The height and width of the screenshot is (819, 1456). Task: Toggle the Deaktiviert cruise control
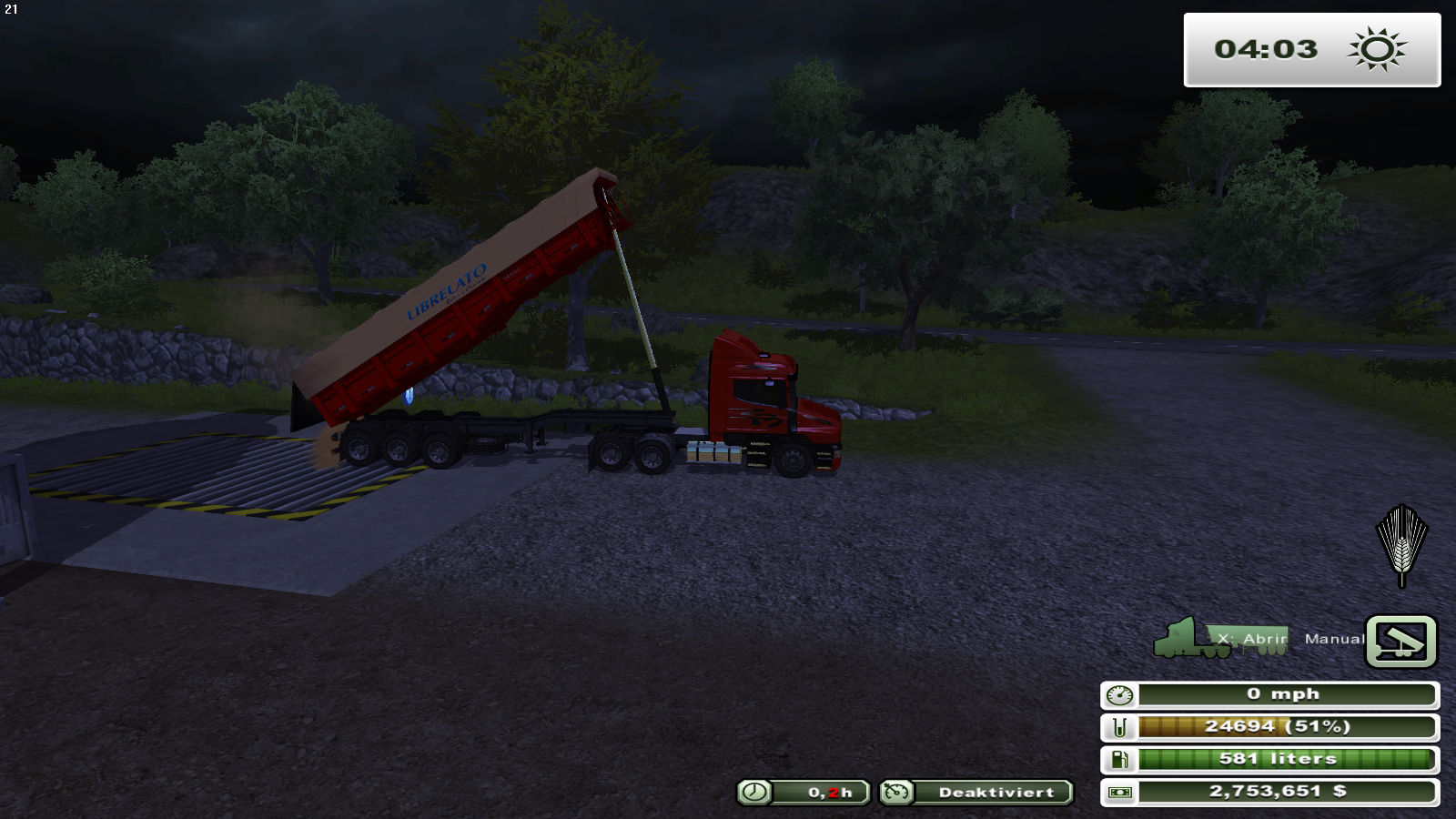pos(991,792)
